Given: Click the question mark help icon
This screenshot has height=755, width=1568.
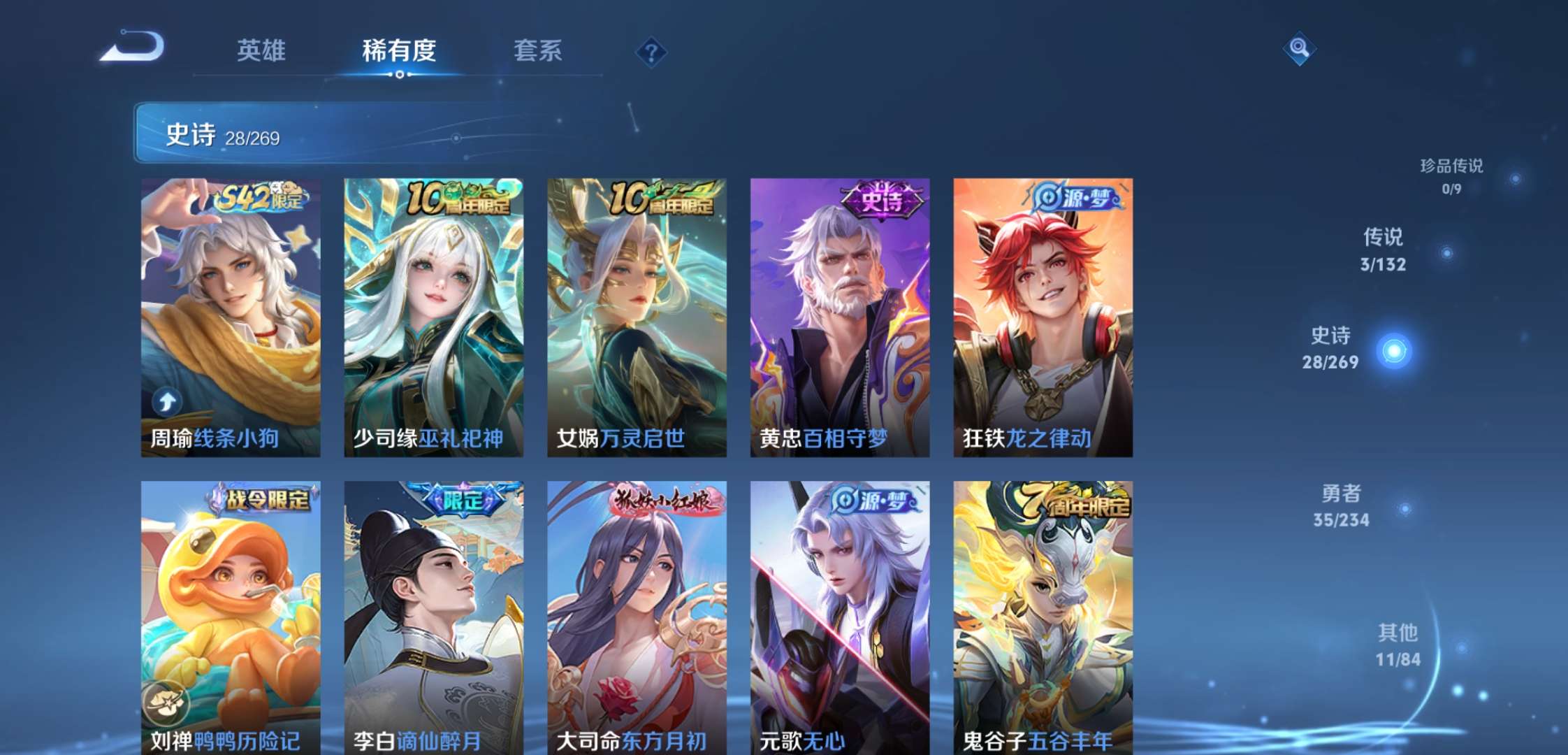Looking at the screenshot, I should pos(650,51).
